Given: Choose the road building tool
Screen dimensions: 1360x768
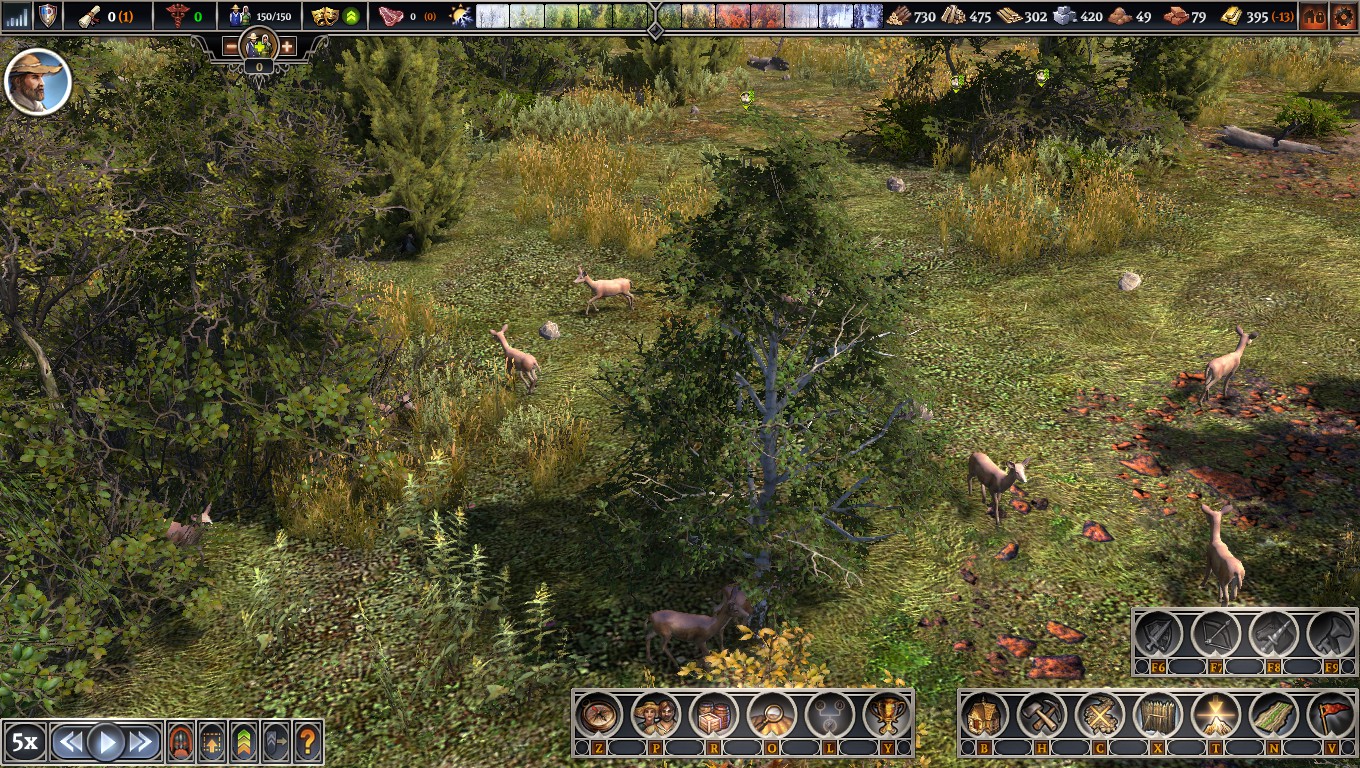Looking at the screenshot, I should [x=1273, y=715].
